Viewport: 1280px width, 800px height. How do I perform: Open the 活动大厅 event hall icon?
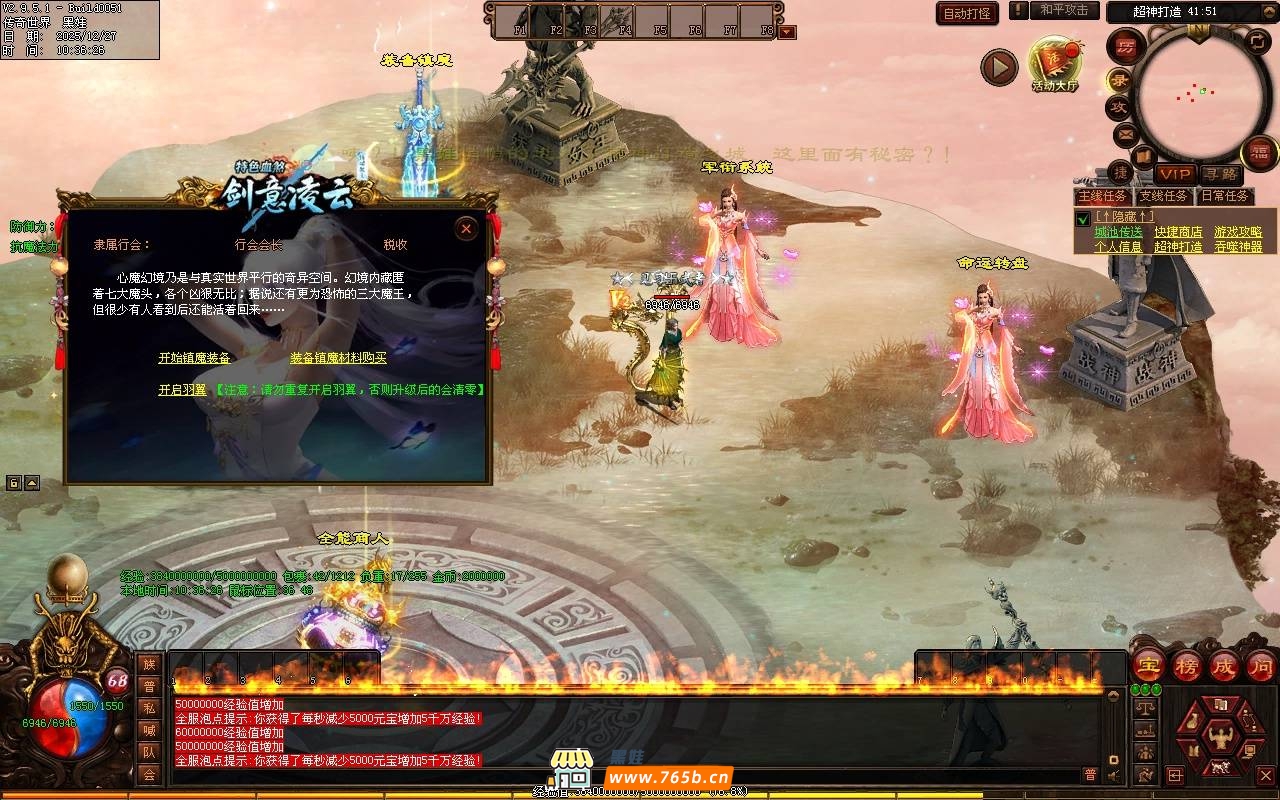coord(1055,65)
